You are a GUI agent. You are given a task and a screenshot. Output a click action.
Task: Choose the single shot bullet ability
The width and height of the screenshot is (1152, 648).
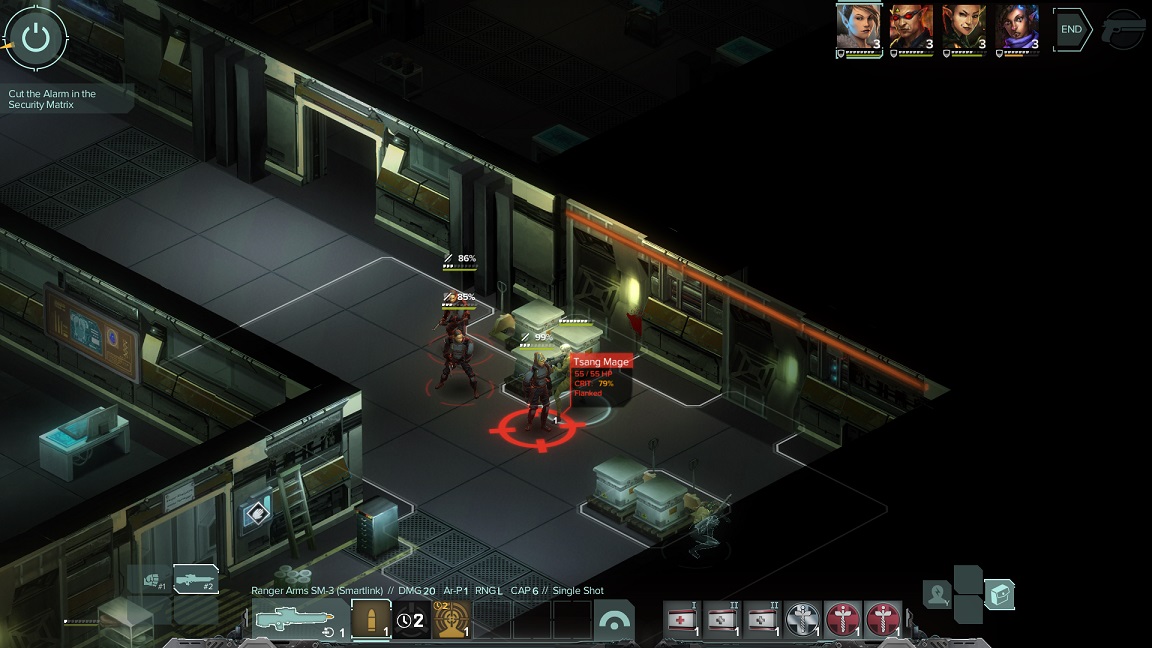371,620
